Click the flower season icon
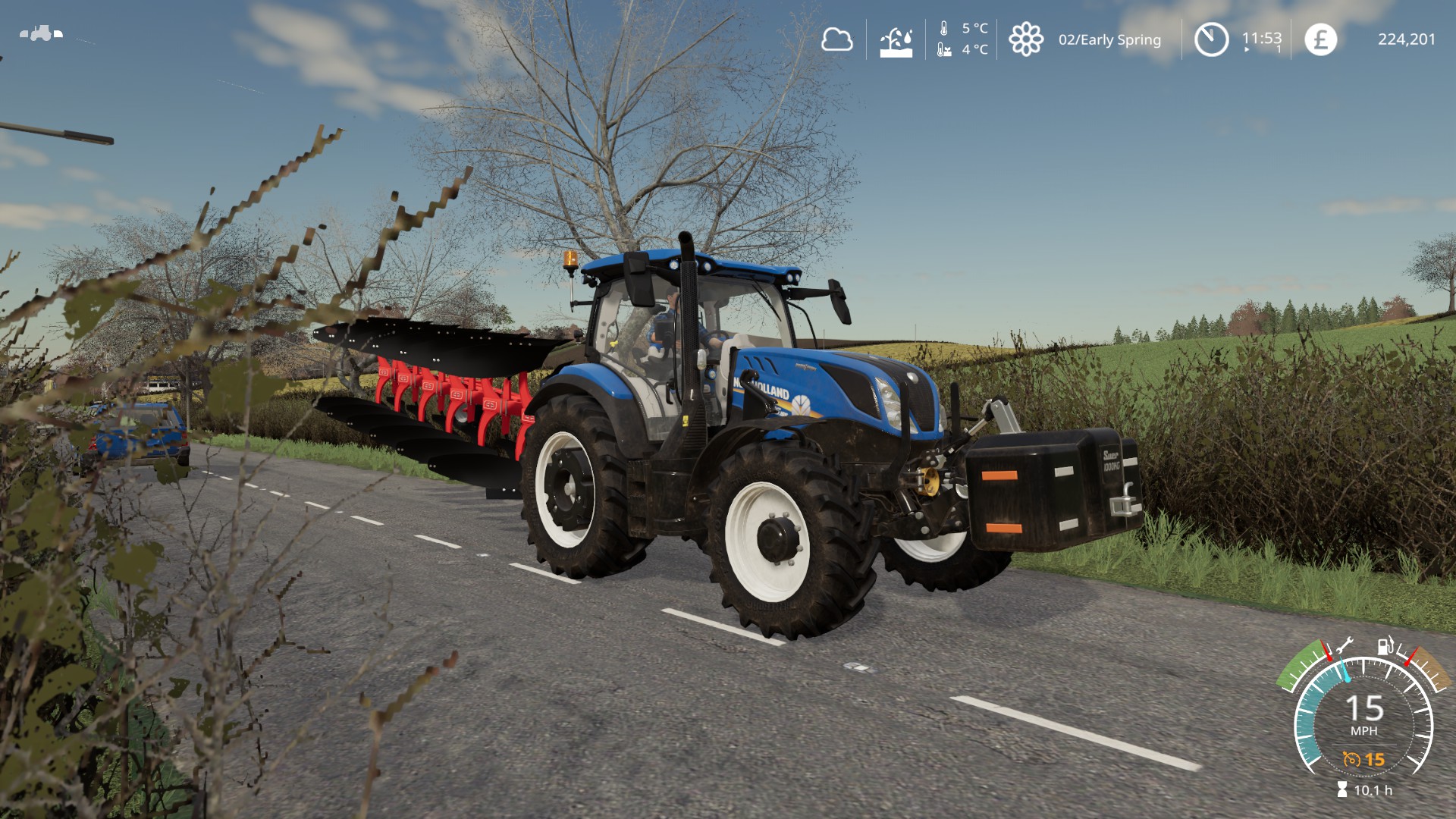1456x819 pixels. pos(1025,39)
